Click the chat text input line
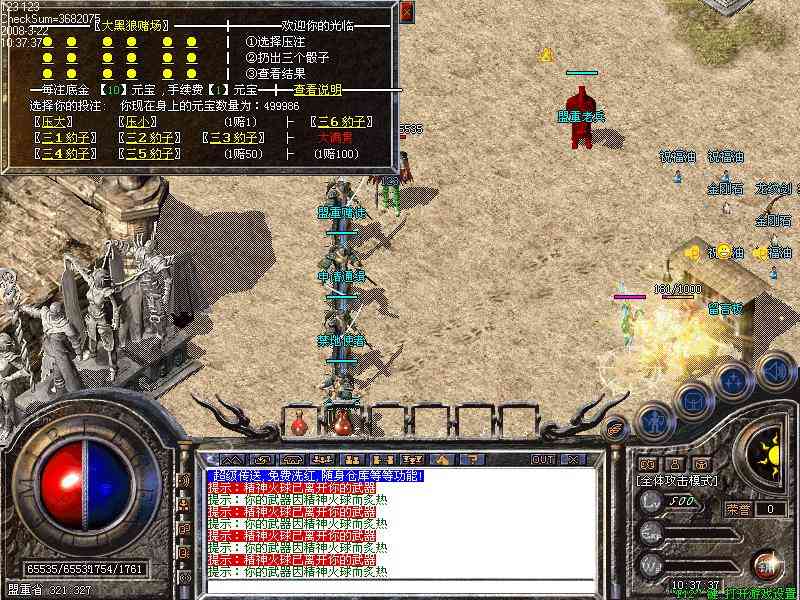The width and height of the screenshot is (800, 600). click(x=400, y=588)
